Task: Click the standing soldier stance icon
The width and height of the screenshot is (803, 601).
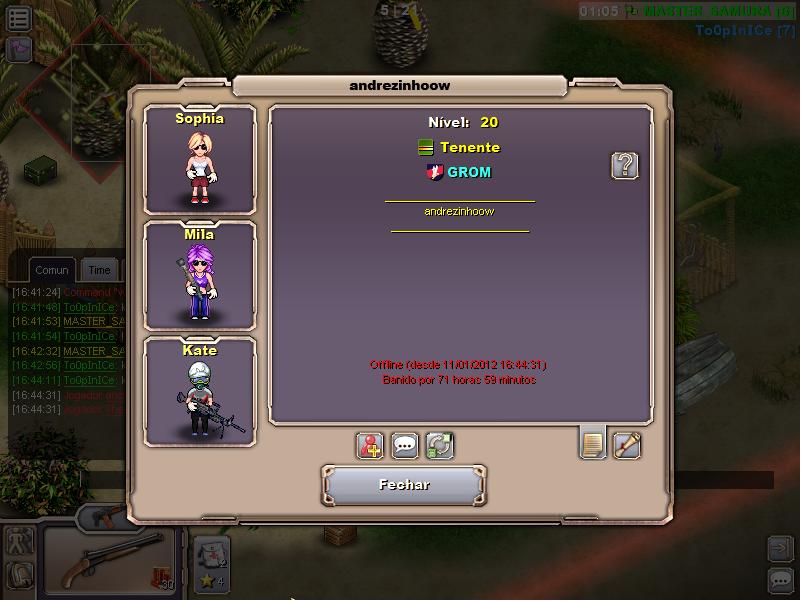Action: click(x=19, y=542)
